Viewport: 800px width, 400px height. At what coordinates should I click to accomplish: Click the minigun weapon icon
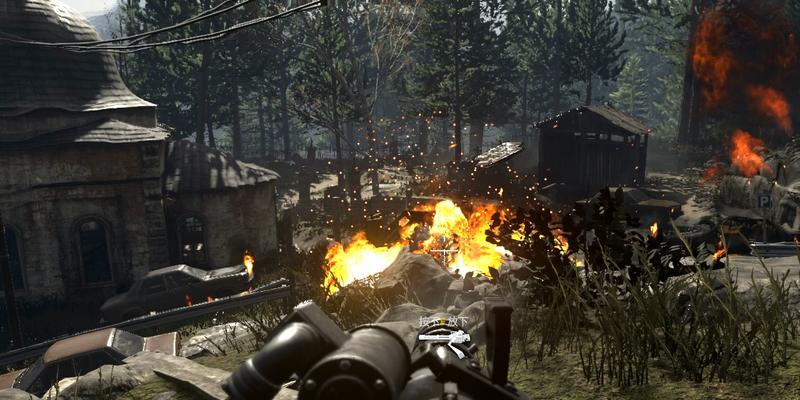(x=446, y=338)
